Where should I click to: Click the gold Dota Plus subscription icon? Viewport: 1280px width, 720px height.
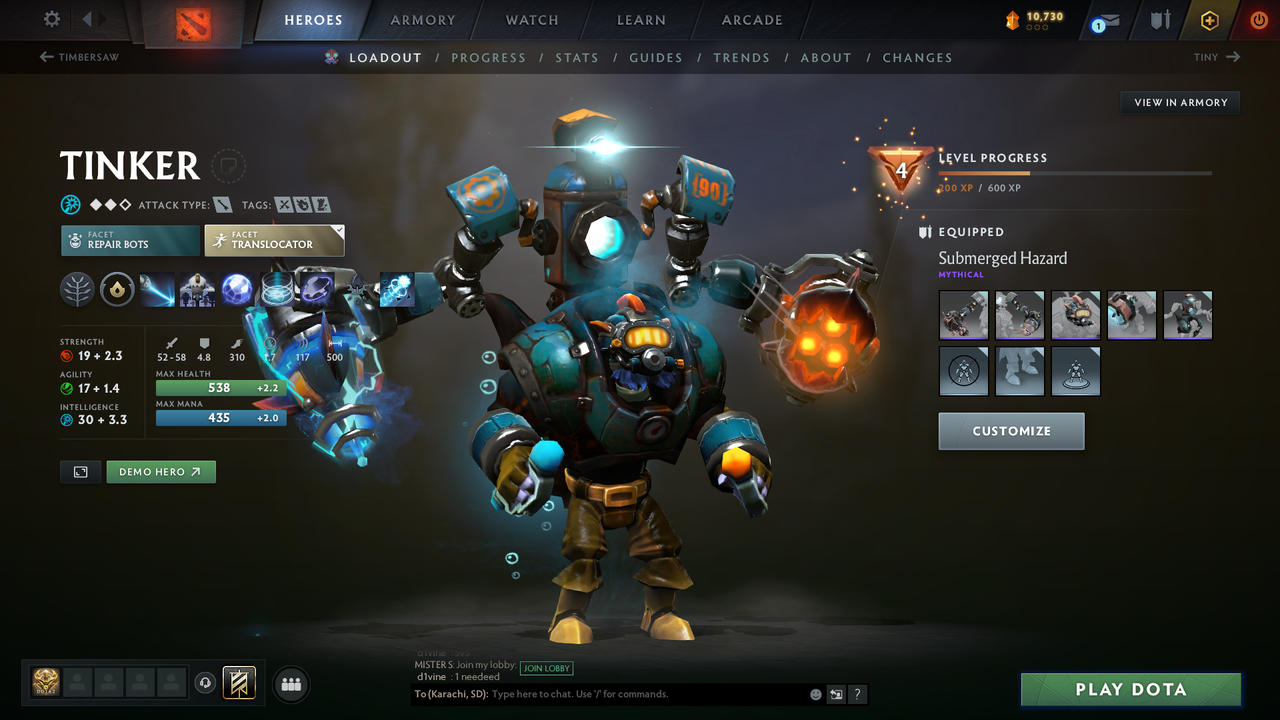[x=1209, y=20]
